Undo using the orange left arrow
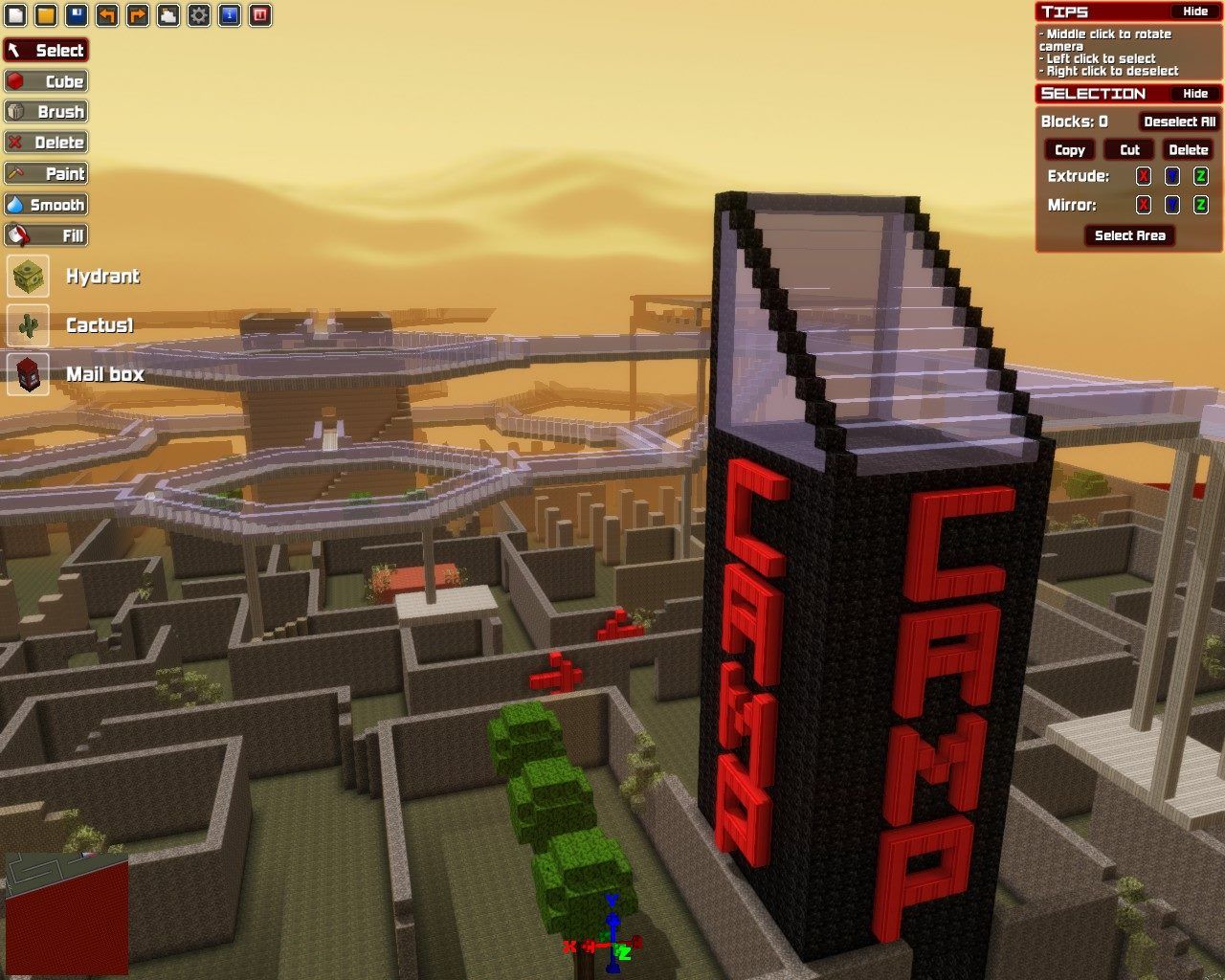The width and height of the screenshot is (1225, 980). [107, 15]
